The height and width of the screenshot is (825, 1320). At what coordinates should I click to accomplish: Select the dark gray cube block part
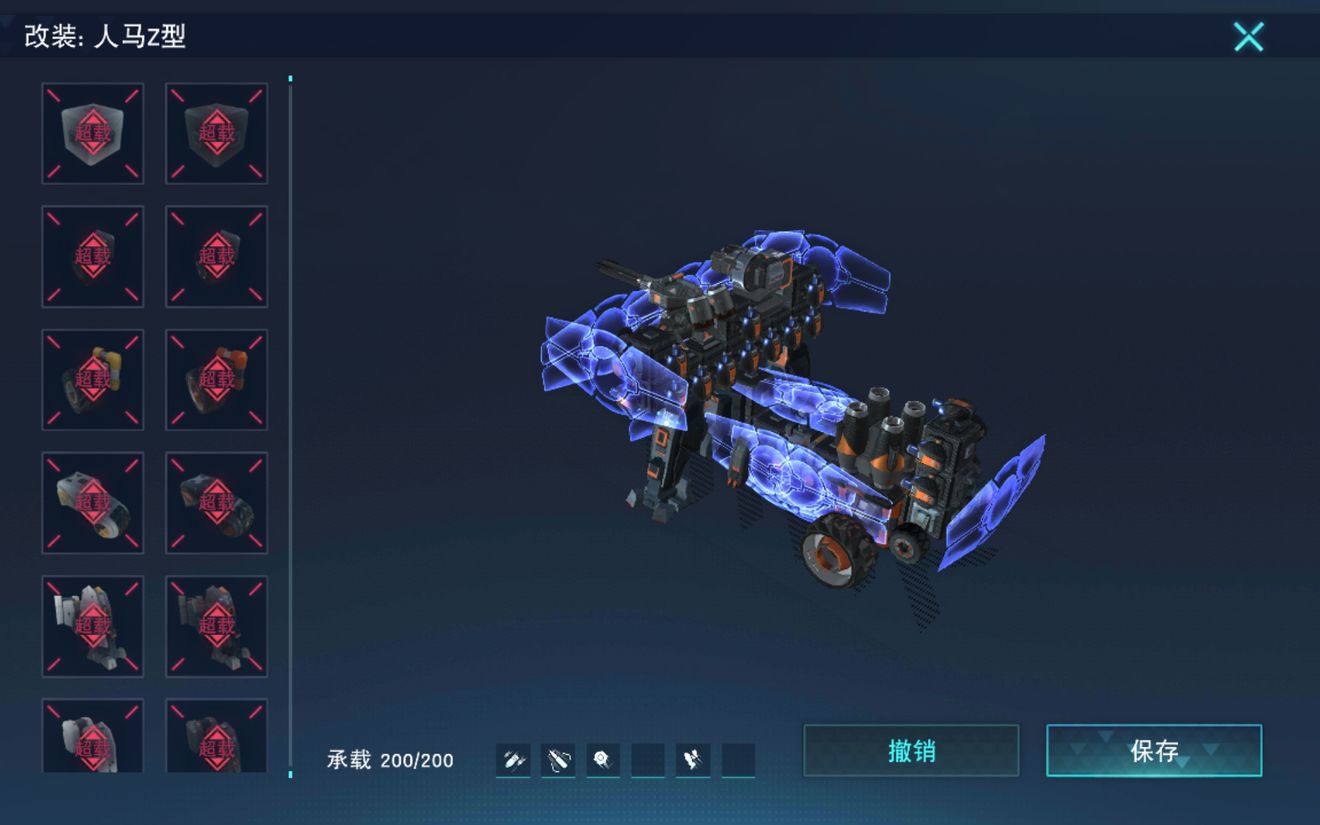(x=216, y=133)
